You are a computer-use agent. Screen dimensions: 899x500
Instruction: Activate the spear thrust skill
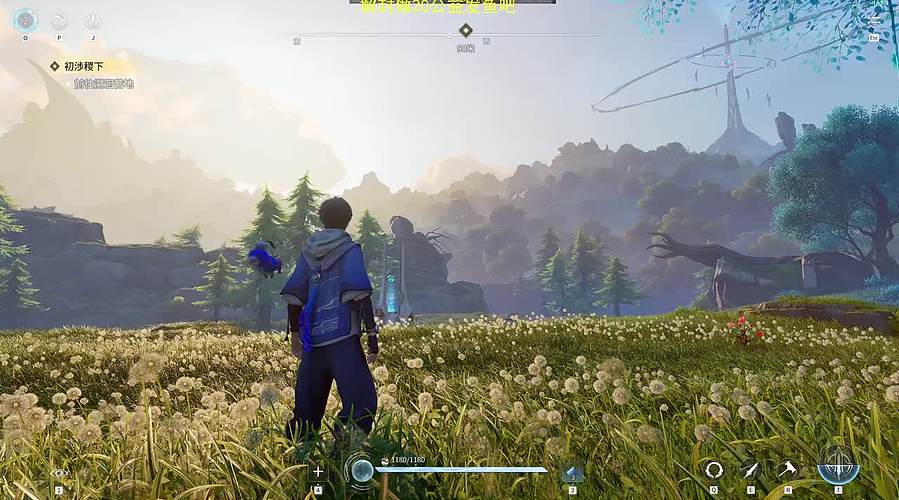point(750,469)
